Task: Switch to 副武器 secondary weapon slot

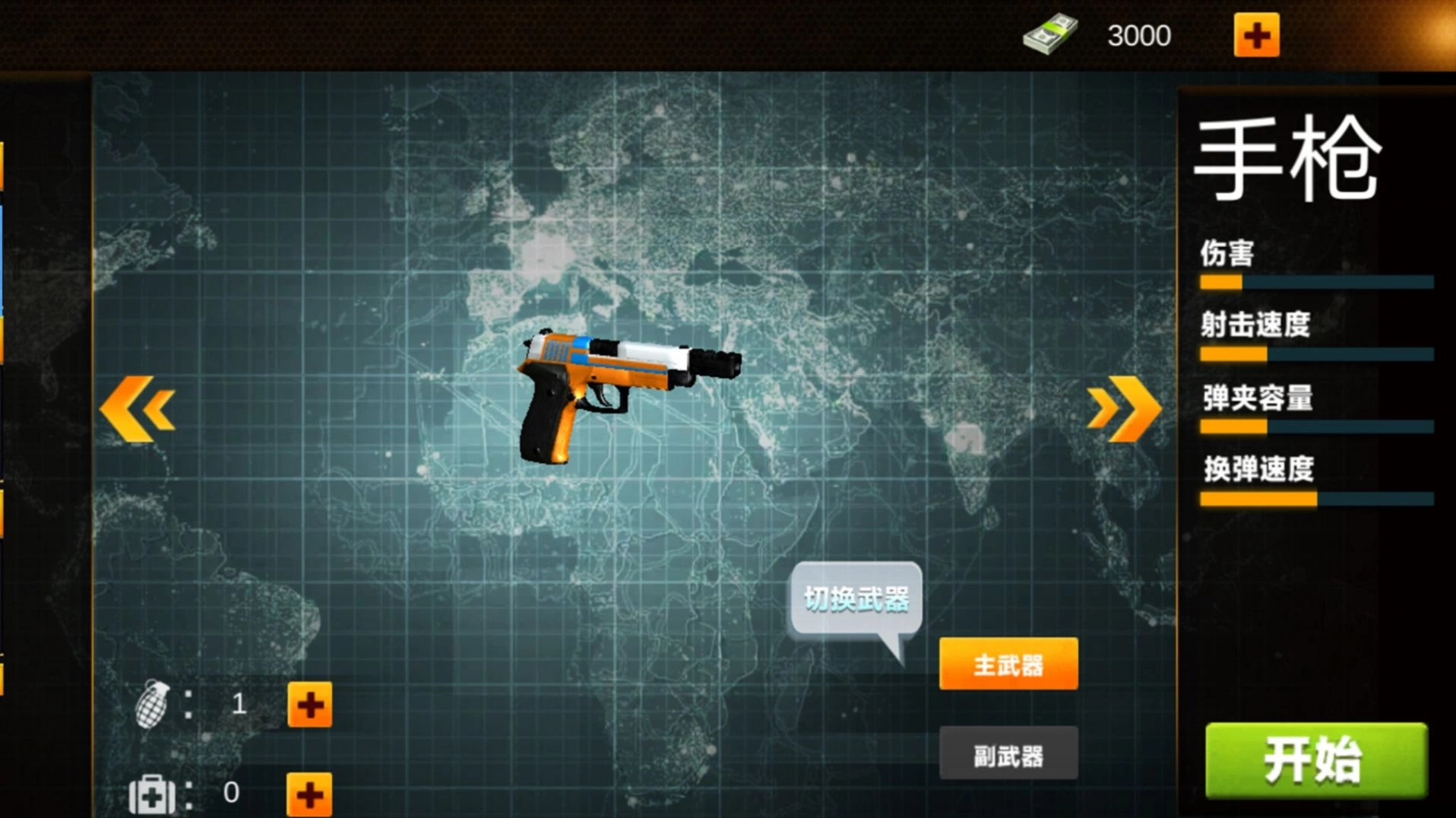Action: 1008,753
